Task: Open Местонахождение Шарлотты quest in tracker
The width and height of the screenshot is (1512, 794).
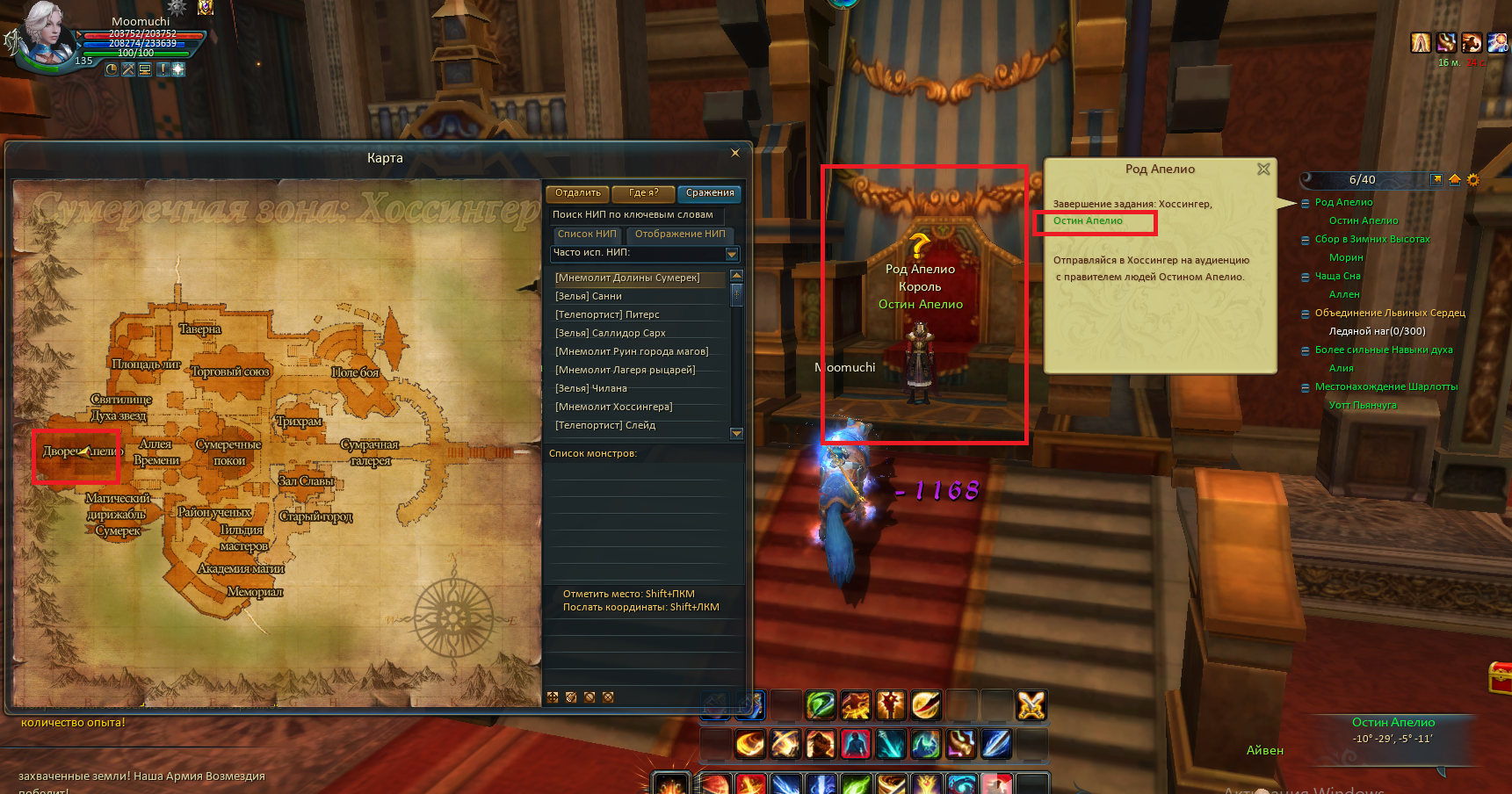Action: click(x=1385, y=386)
